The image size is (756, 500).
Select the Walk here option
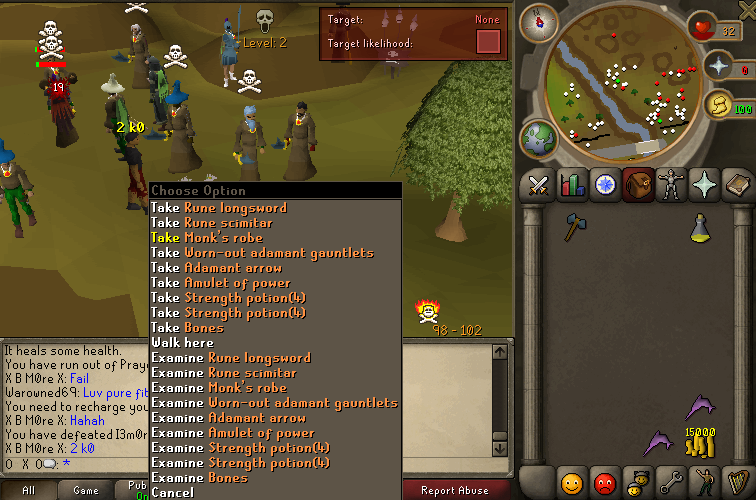(183, 343)
